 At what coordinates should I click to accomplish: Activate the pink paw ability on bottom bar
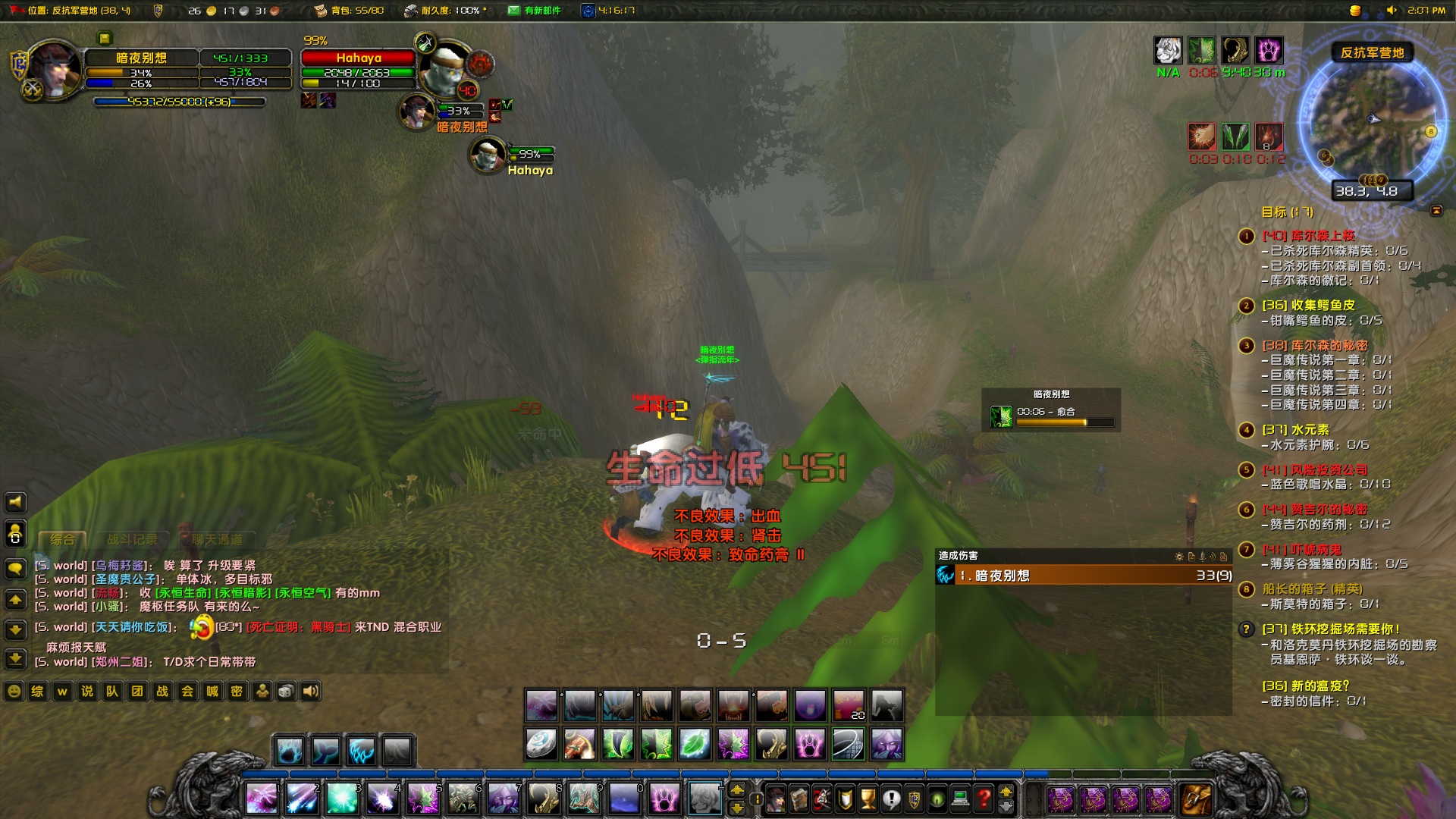click(x=664, y=799)
